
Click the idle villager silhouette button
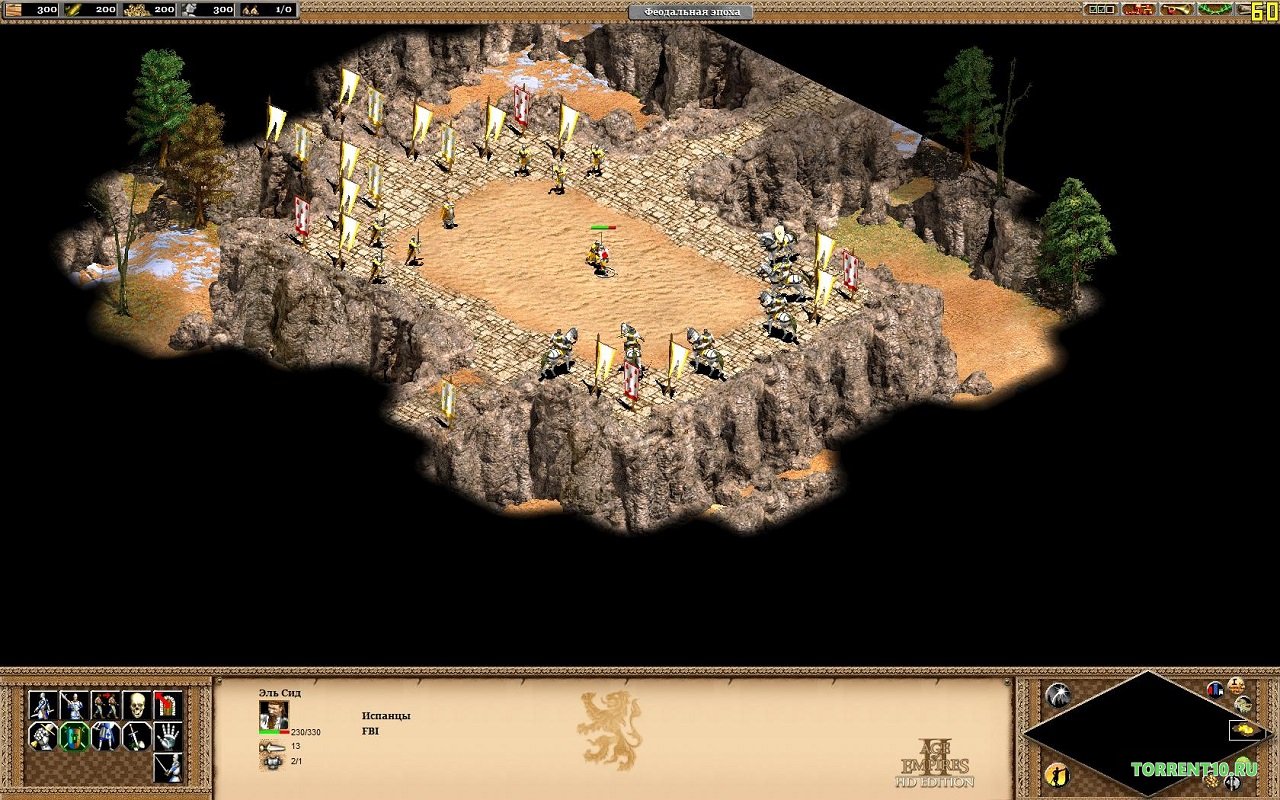tap(1058, 774)
